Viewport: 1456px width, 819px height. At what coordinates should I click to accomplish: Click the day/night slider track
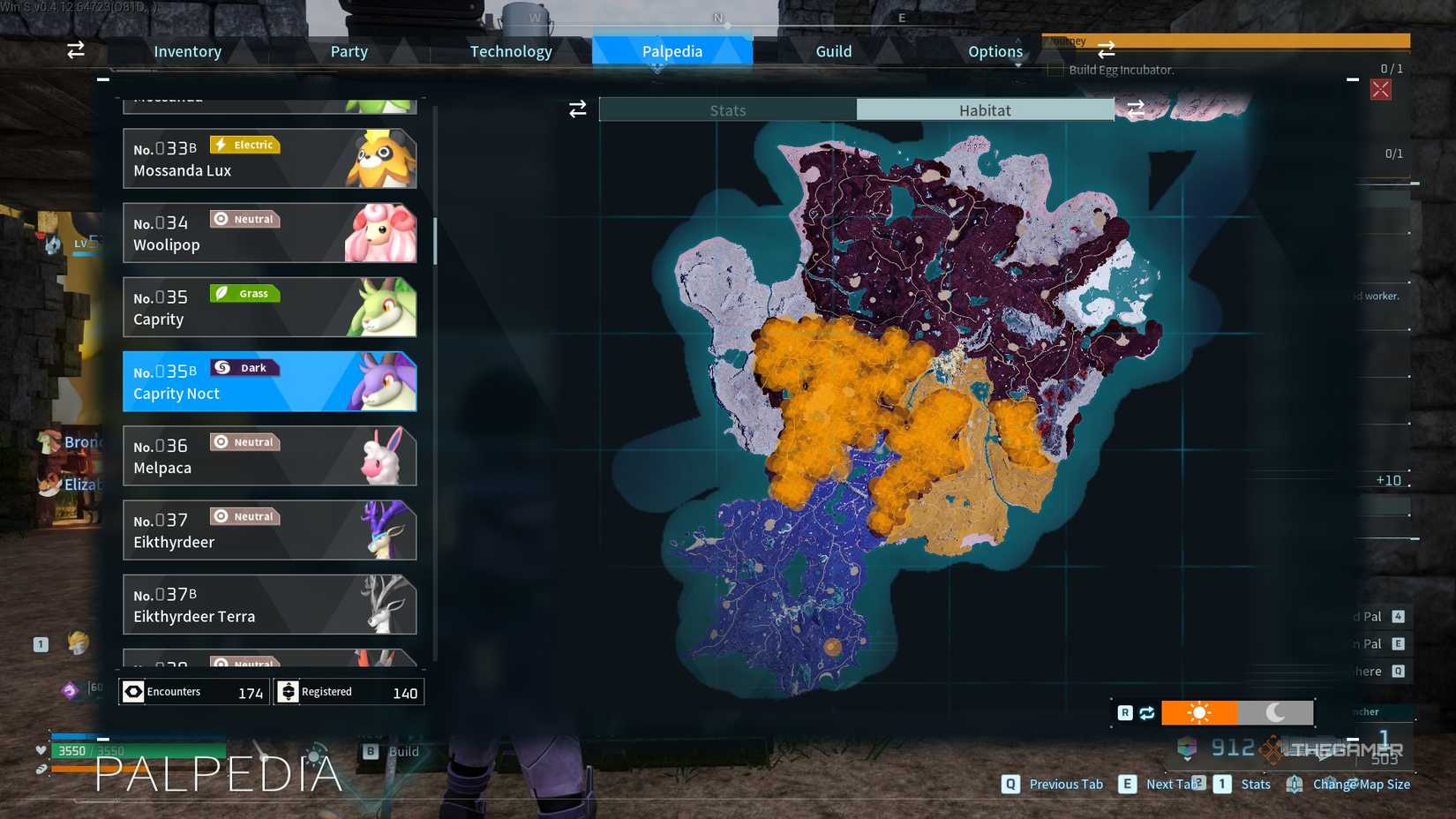tap(1235, 712)
